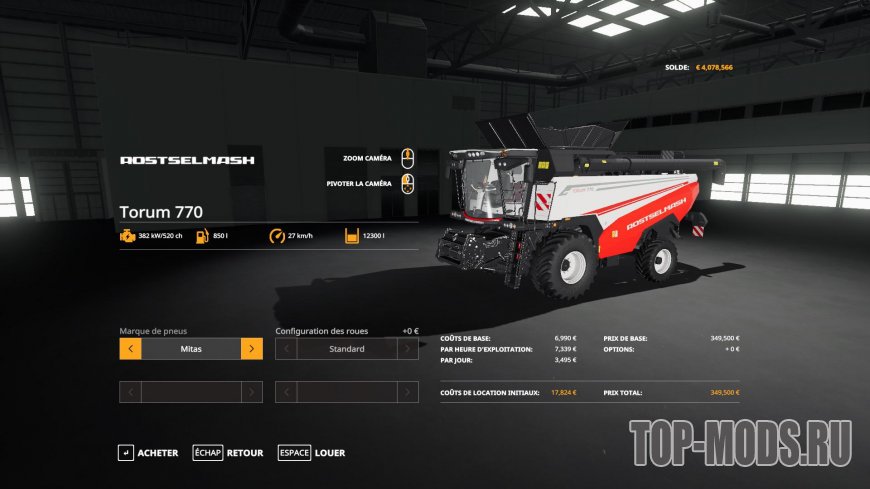Open the Mitas tire brand selector
870x489 pixels.
click(191, 349)
